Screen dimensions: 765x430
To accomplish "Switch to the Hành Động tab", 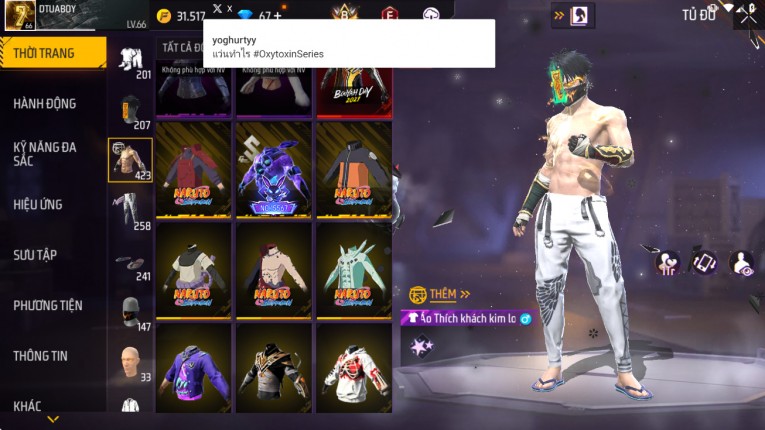I will [x=45, y=103].
